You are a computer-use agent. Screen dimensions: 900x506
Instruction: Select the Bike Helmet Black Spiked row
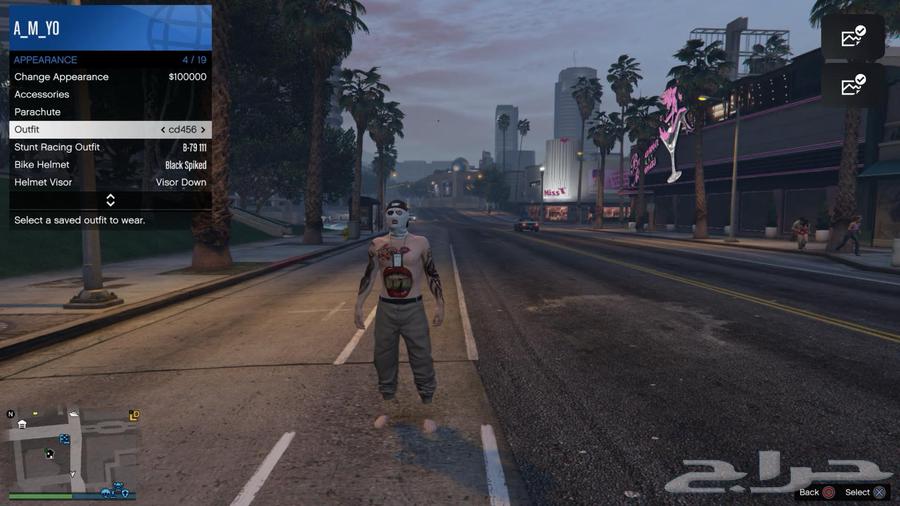[110, 165]
